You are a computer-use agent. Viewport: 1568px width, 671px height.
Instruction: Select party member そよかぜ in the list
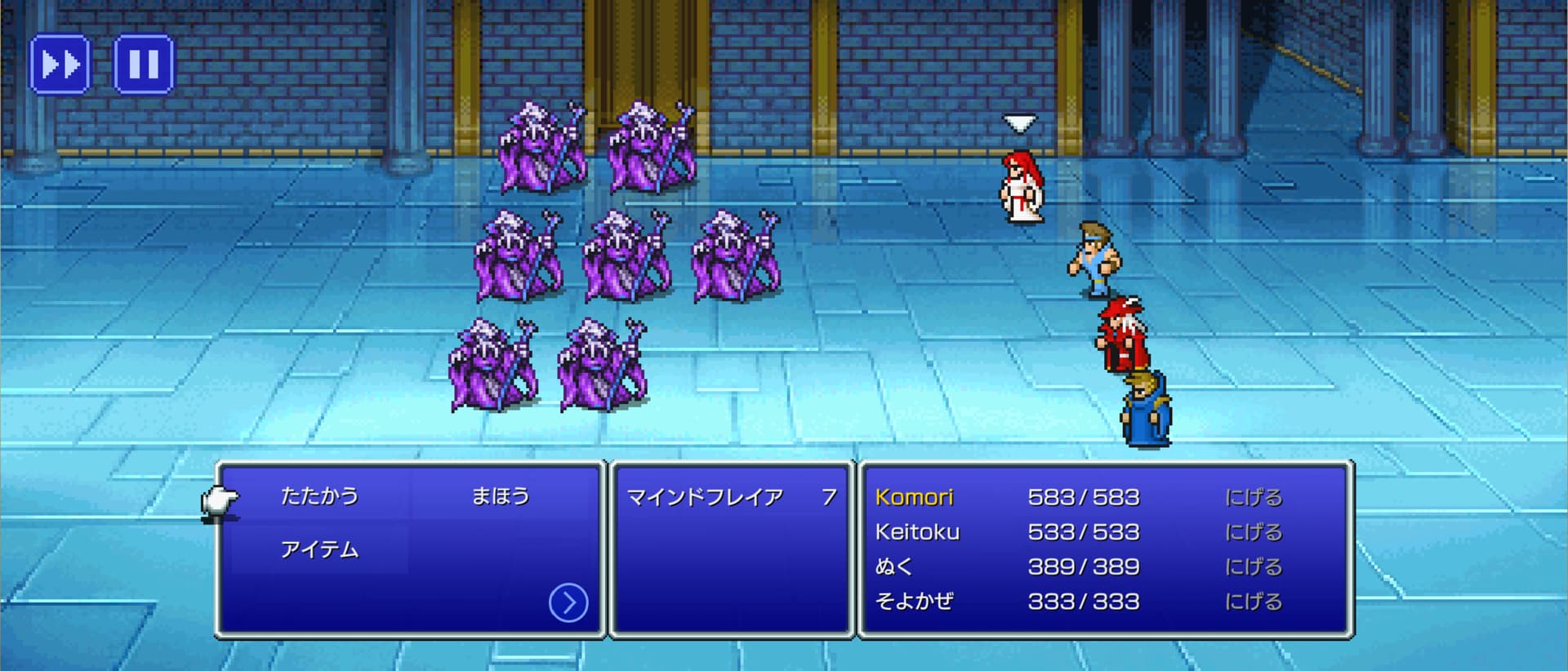click(914, 602)
